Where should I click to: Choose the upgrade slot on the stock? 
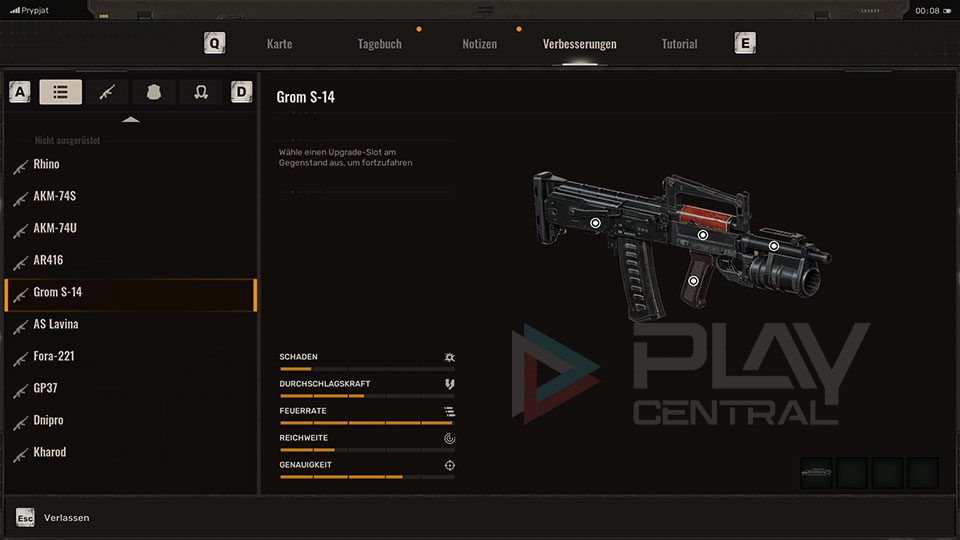[595, 223]
